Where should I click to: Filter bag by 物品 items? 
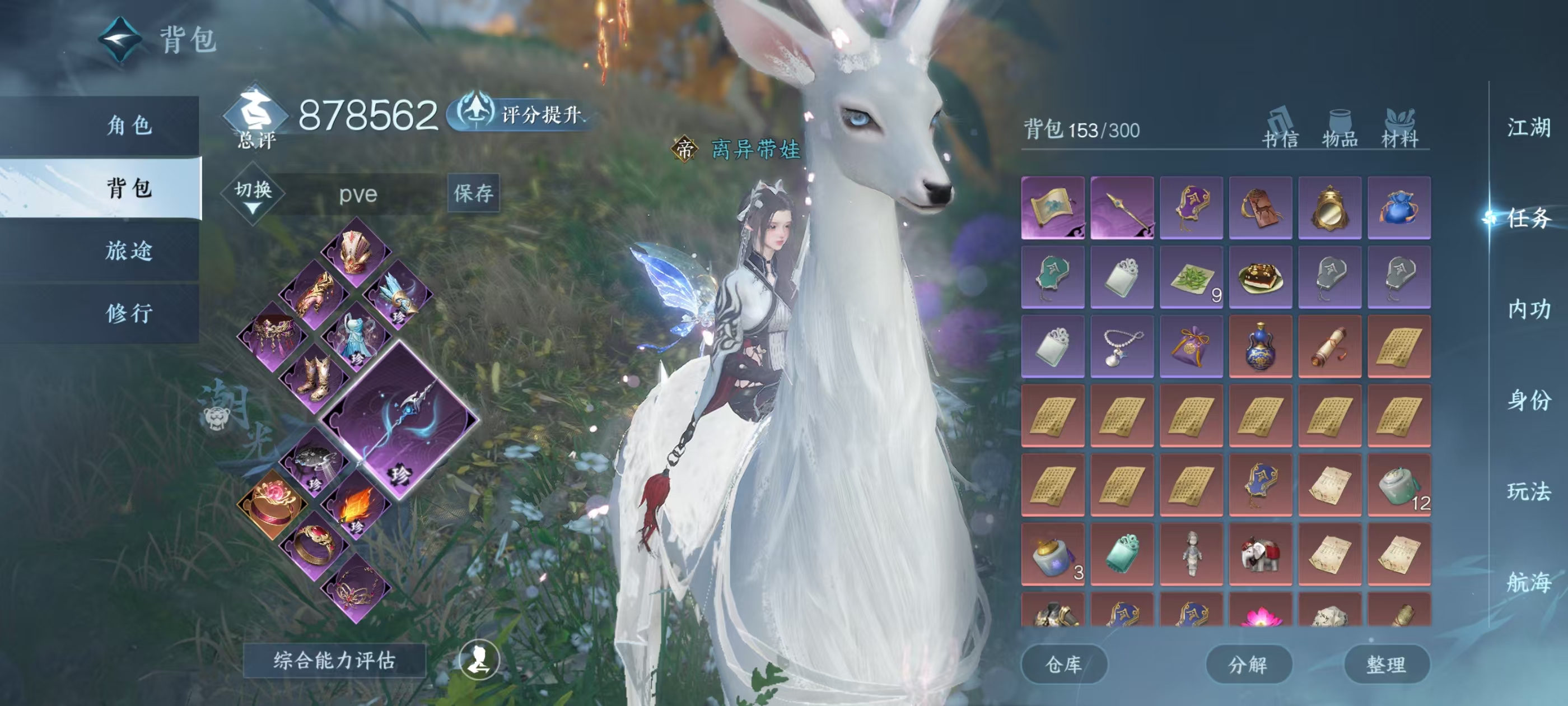1340,129
